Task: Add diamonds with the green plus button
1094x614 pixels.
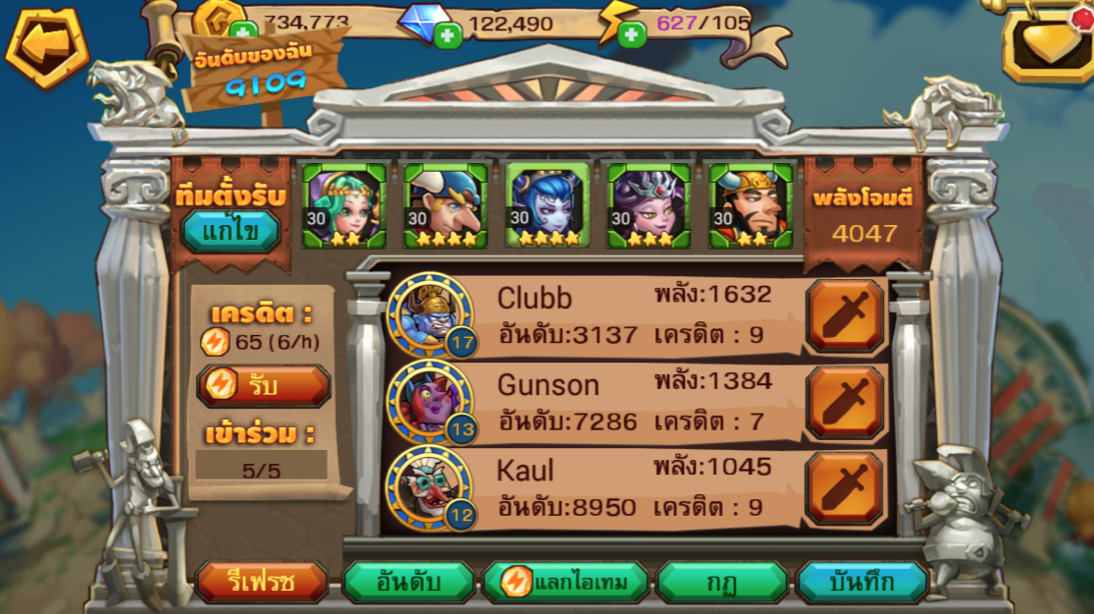Action: pos(447,36)
